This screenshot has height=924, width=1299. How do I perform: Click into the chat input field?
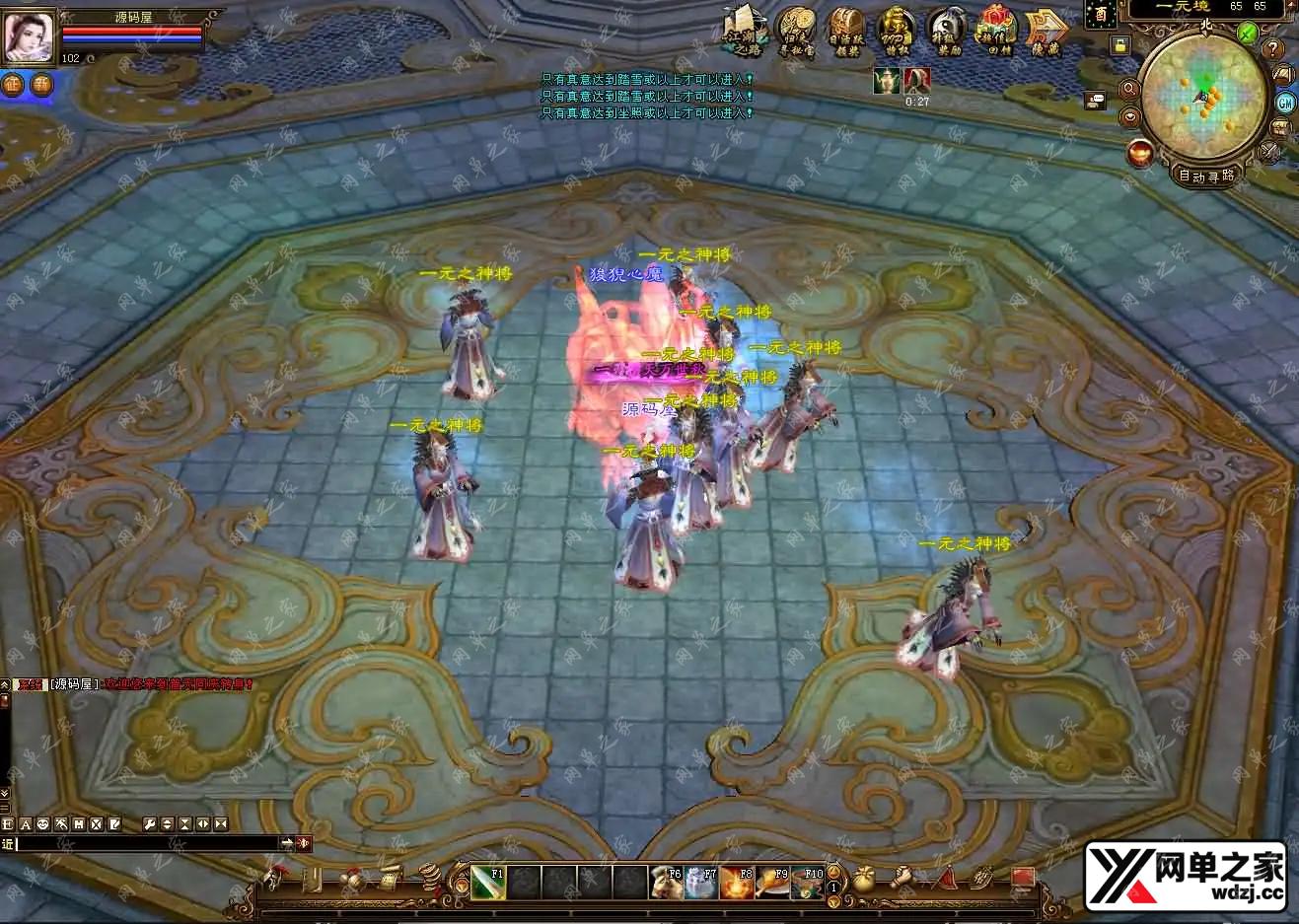(148, 843)
